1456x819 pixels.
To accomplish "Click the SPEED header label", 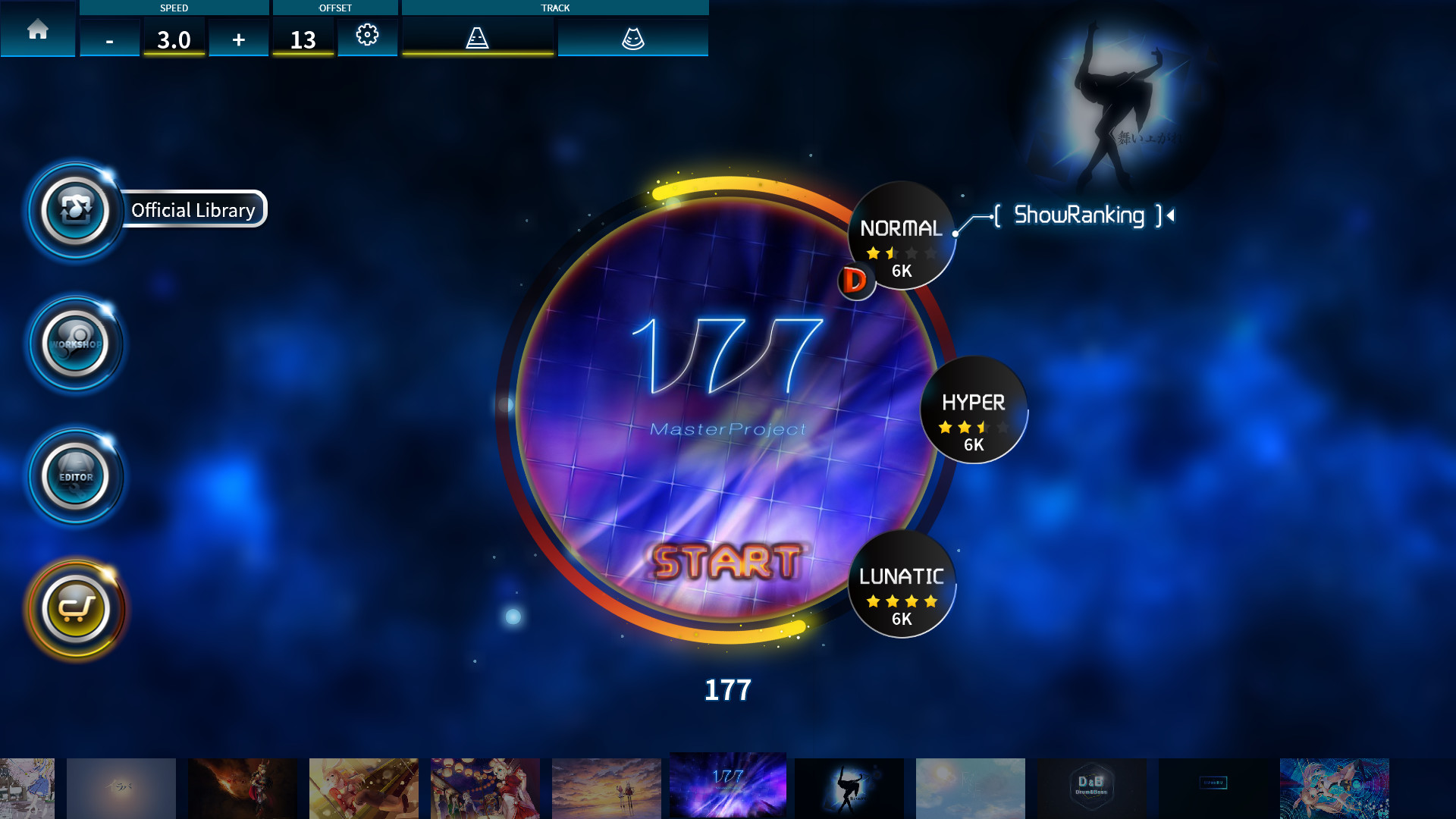I will click(x=173, y=8).
